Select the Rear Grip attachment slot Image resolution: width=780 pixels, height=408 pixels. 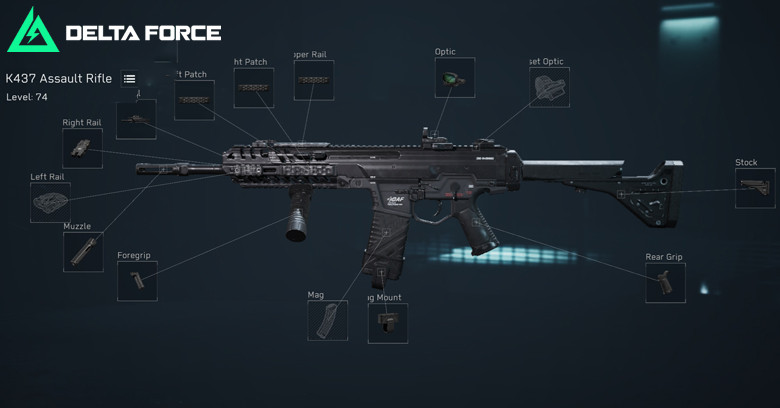coord(665,282)
